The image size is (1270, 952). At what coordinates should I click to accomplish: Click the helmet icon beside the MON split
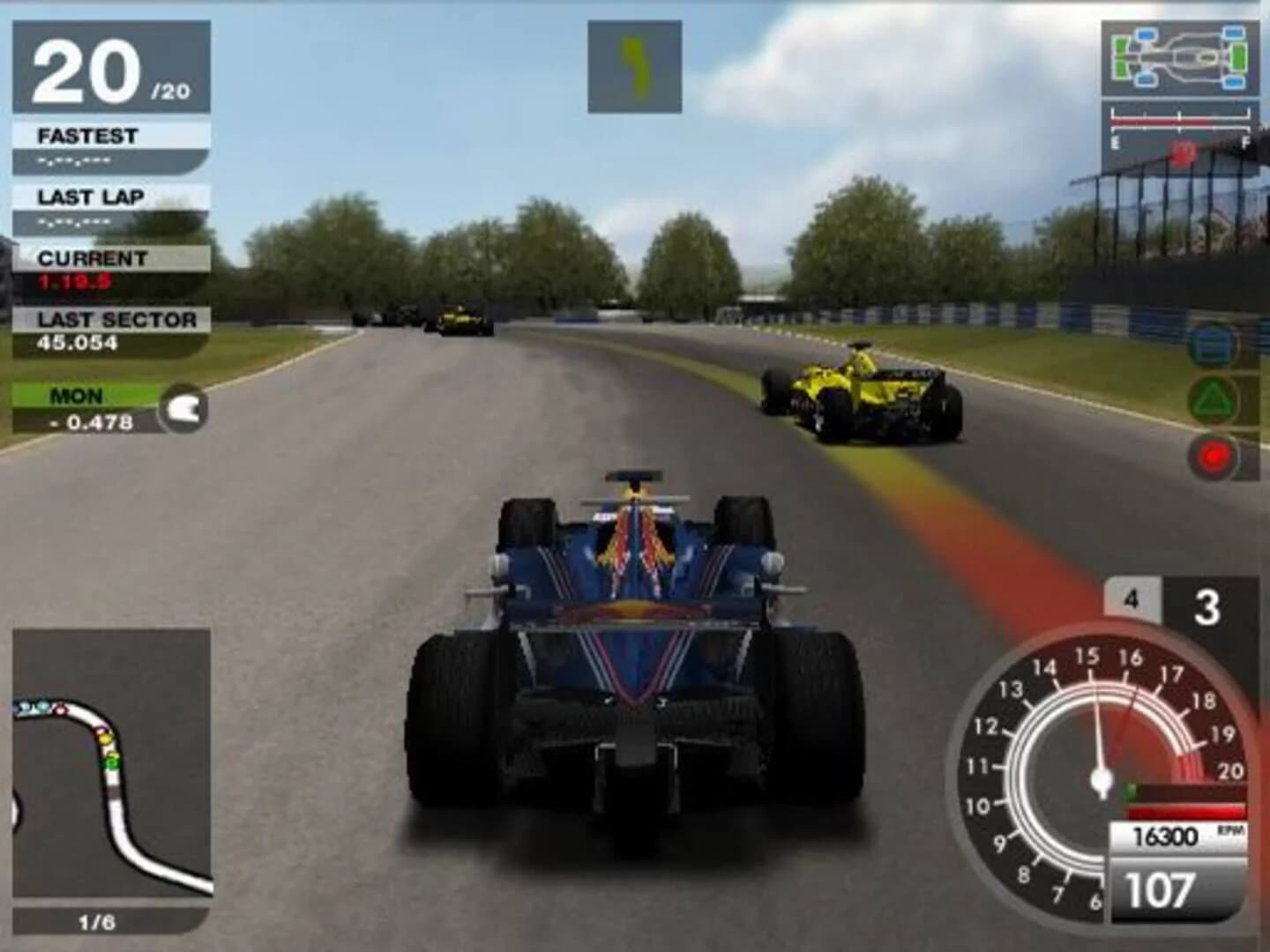tap(183, 407)
